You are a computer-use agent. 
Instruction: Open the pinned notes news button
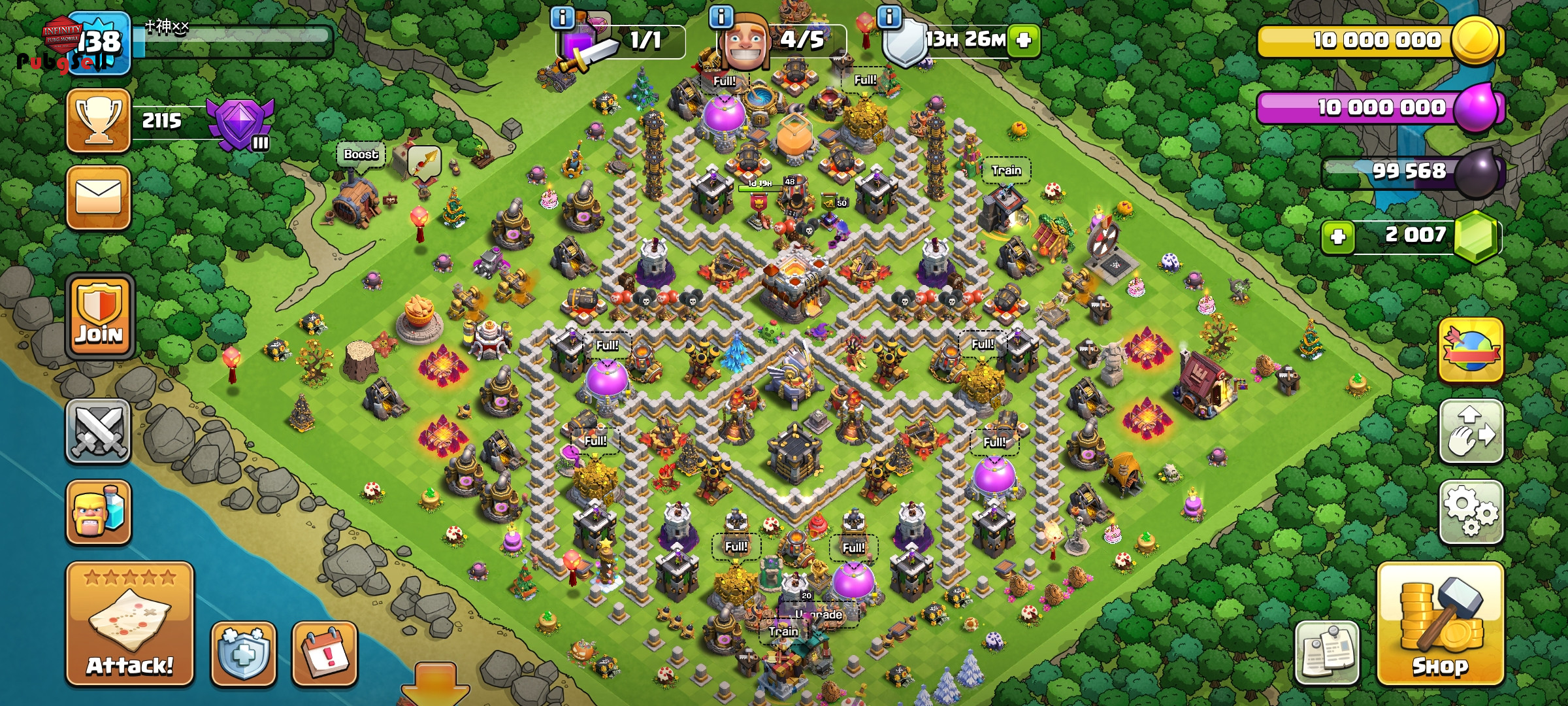point(1326,652)
